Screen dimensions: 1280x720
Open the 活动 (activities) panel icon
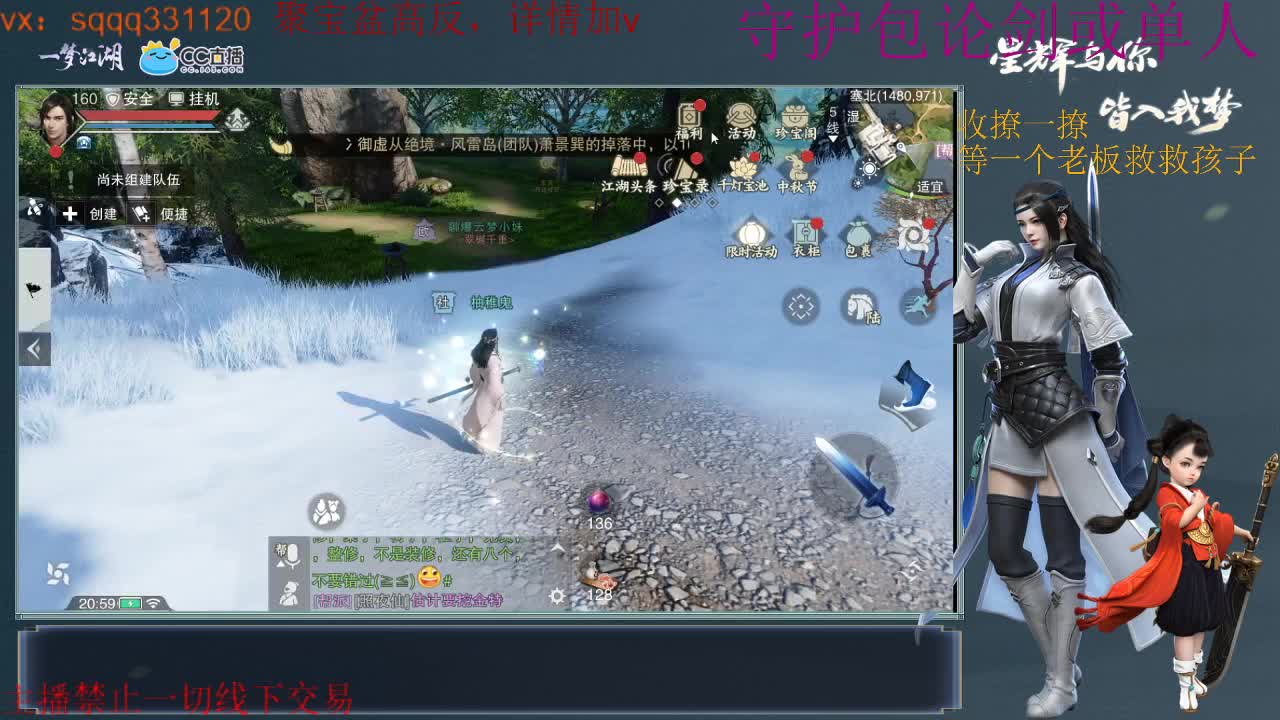click(x=741, y=118)
